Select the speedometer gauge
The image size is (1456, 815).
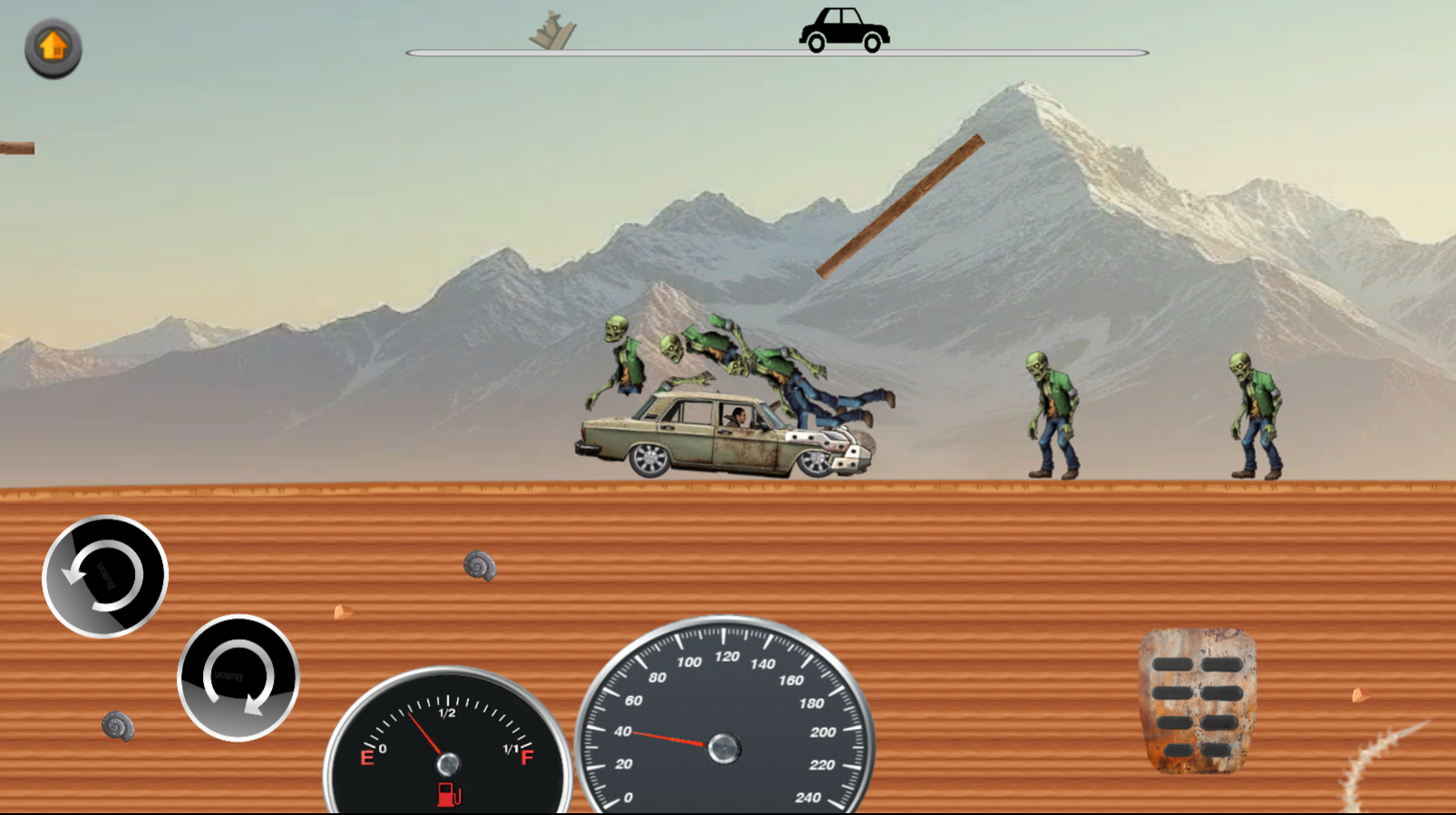723,748
